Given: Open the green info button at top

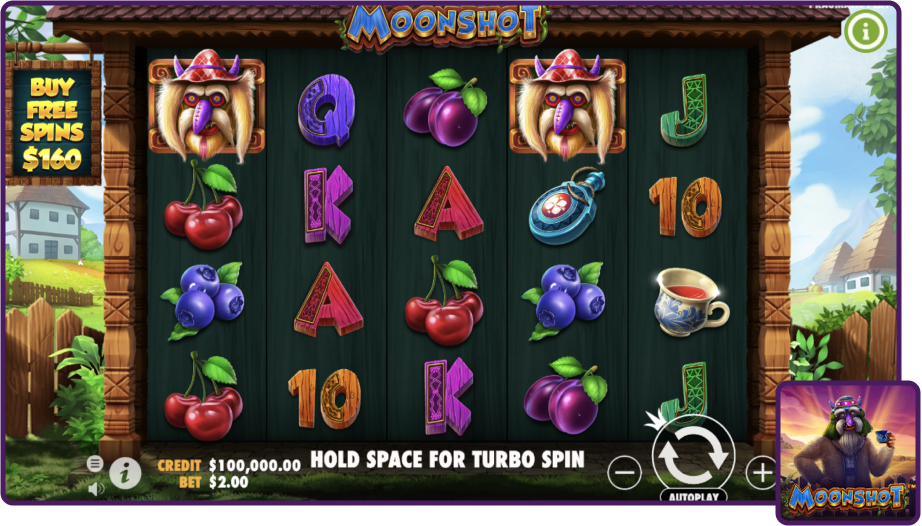Looking at the screenshot, I should point(866,31).
